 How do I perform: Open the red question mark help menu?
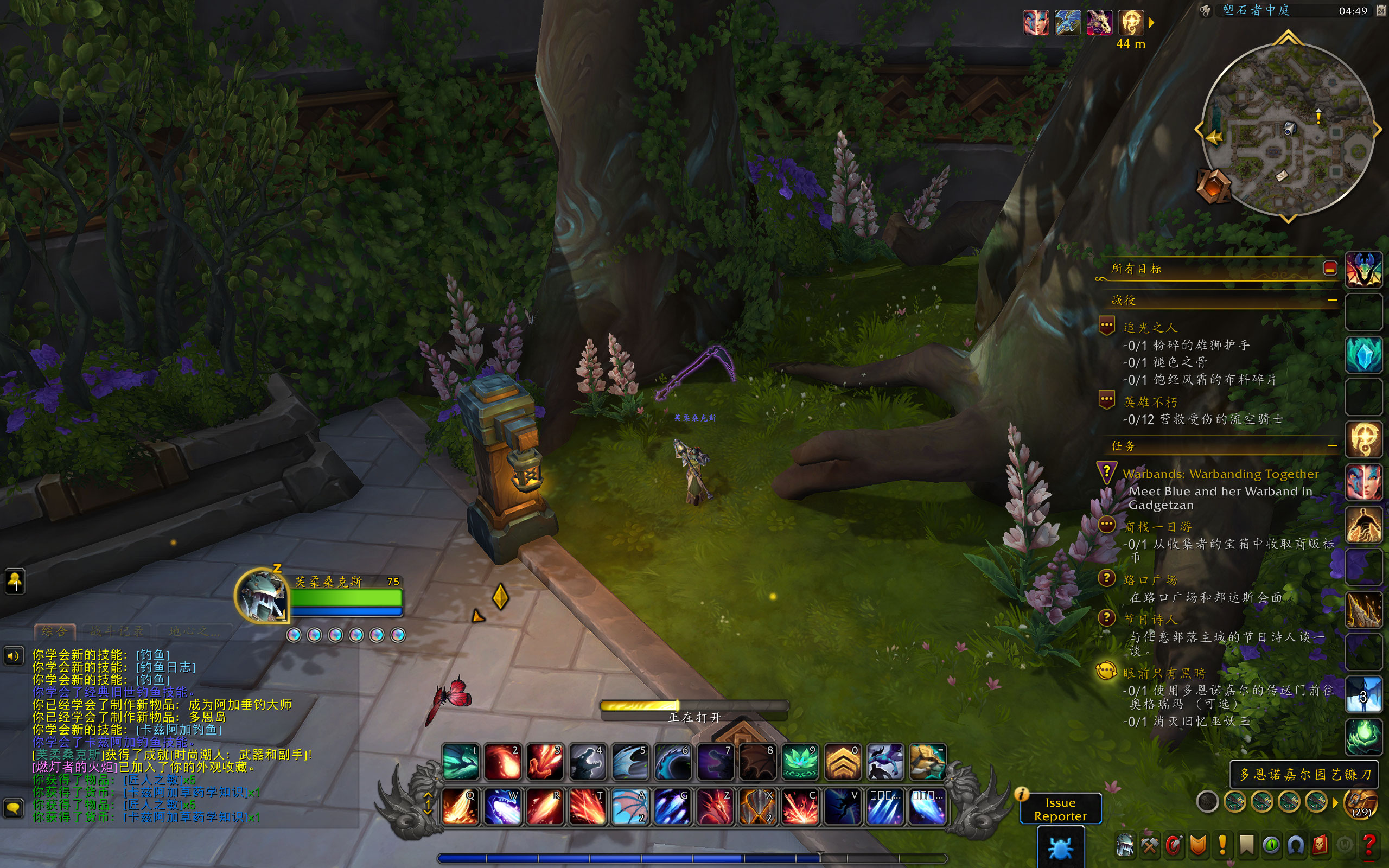pyautogui.click(x=1369, y=845)
